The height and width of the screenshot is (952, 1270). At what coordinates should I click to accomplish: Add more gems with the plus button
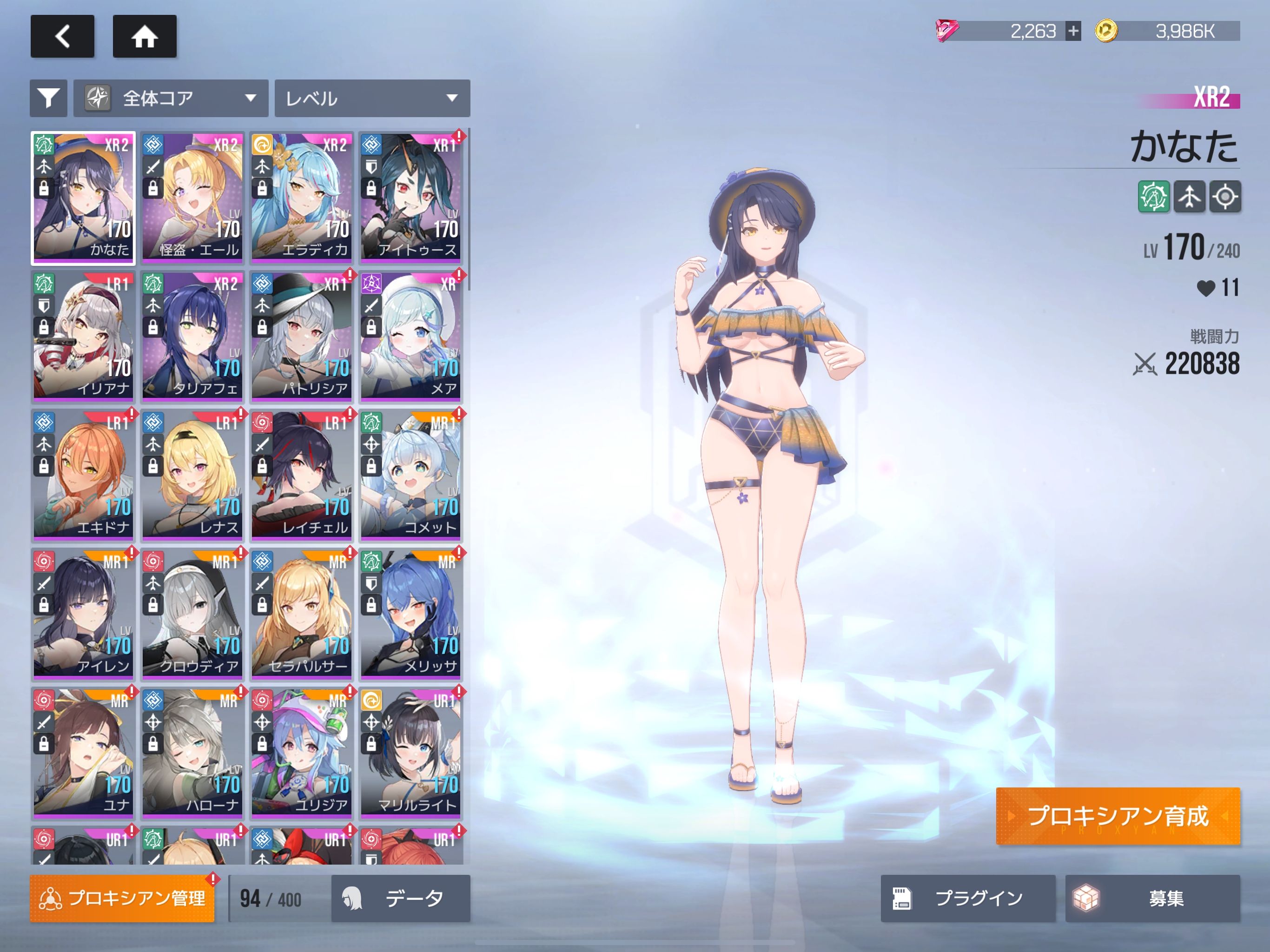click(x=1072, y=30)
